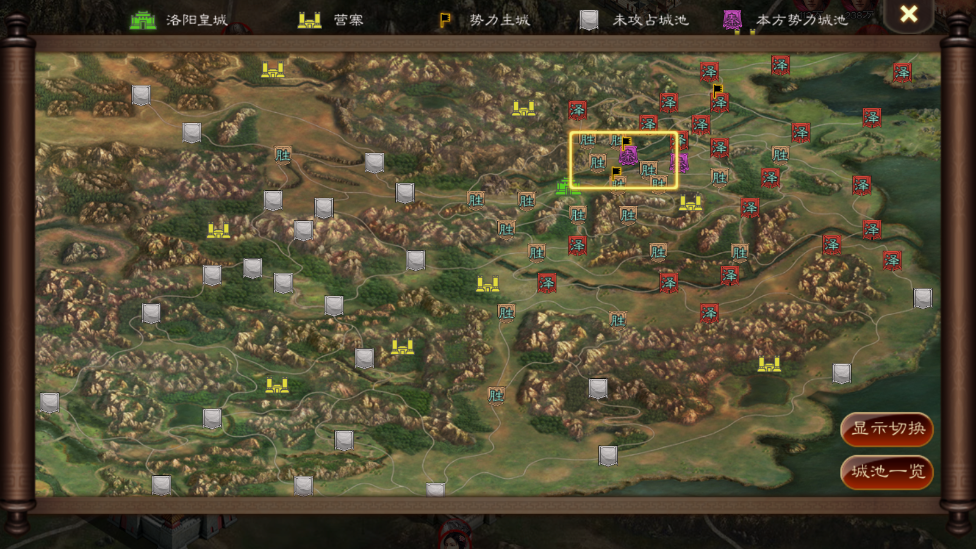The image size is (976, 549).
Task: Select the green Luoyang imperial city marker on the map
Action: point(568,186)
